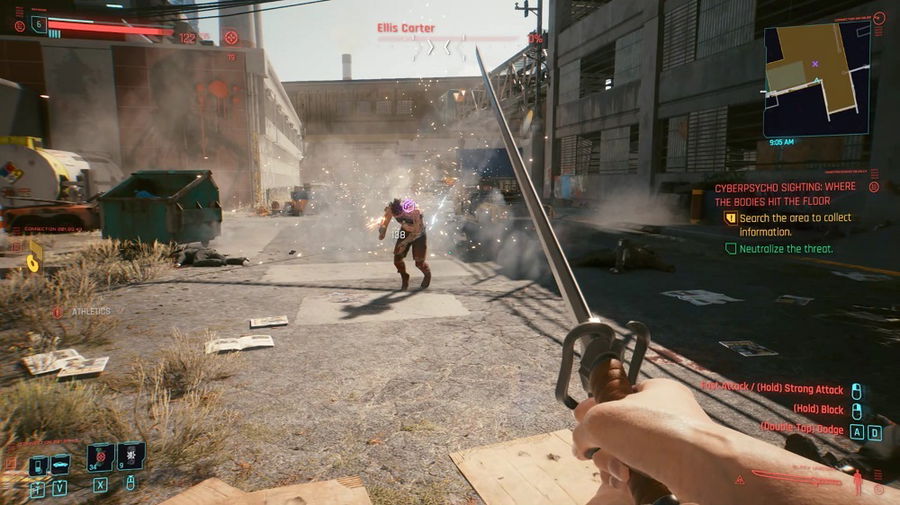Click the Ellis Carter enemy name plate
Image resolution: width=900 pixels, height=505 pixels.
click(x=406, y=28)
